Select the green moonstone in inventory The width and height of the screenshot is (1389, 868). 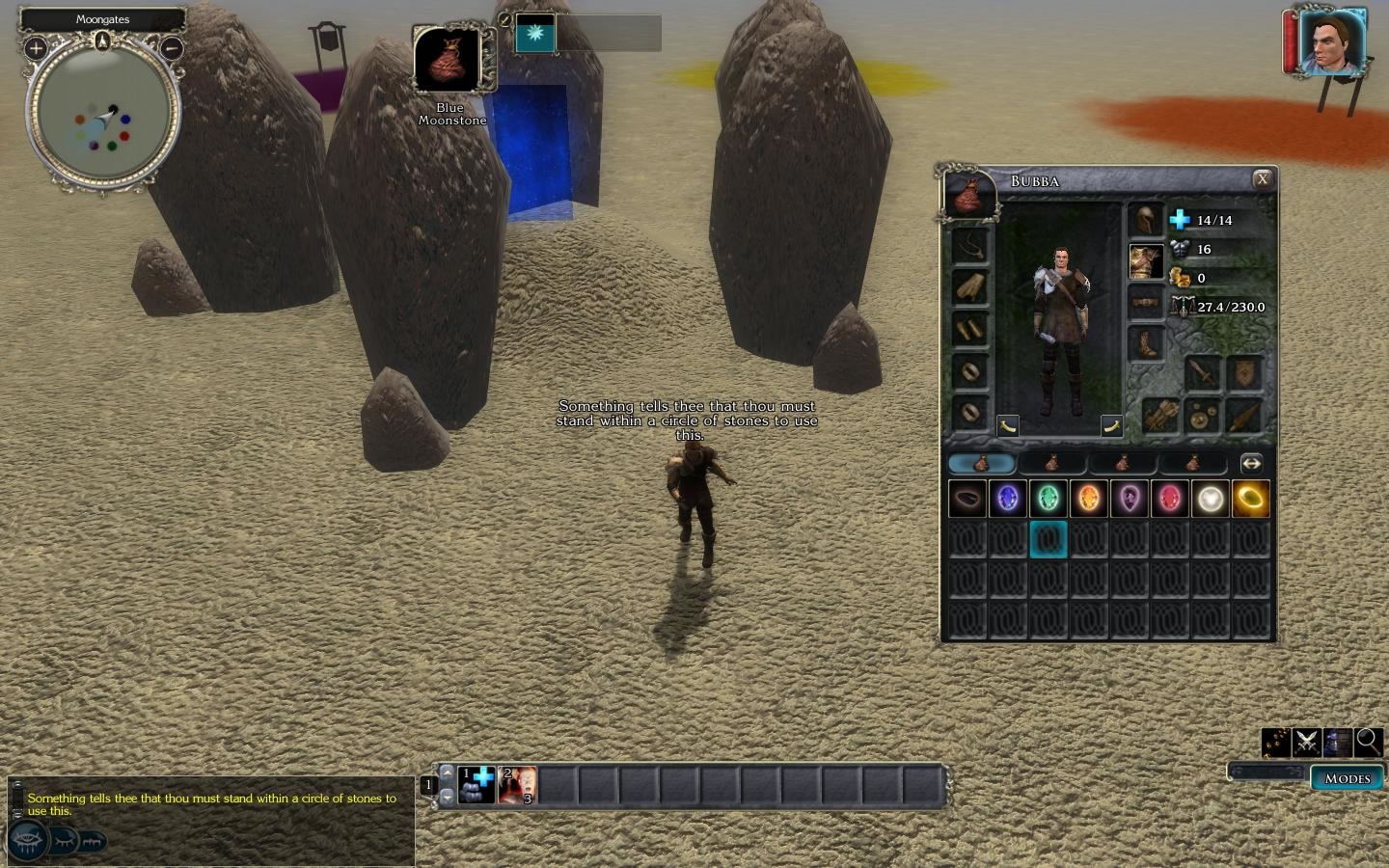[x=1048, y=499]
